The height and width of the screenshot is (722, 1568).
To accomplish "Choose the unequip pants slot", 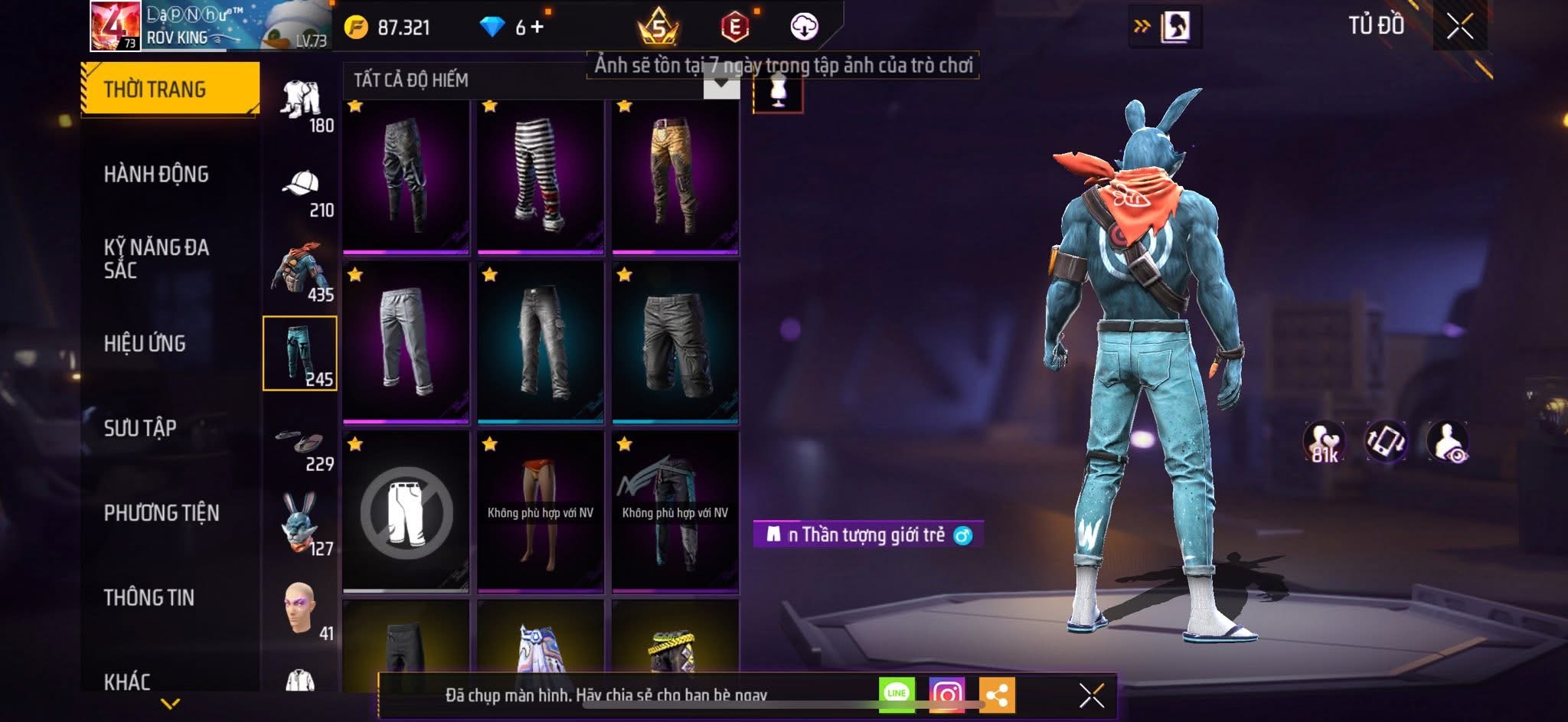I will click(406, 511).
